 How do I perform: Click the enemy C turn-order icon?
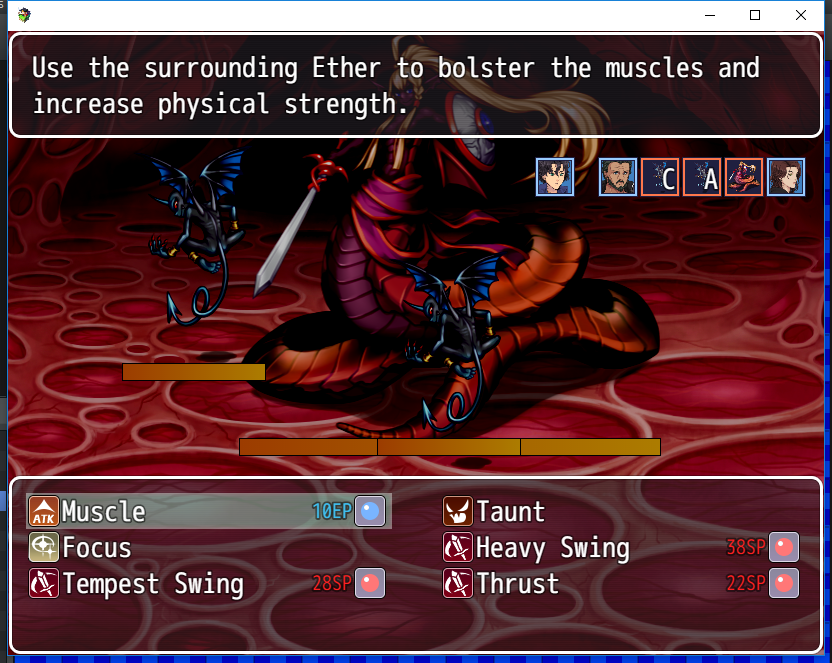660,177
